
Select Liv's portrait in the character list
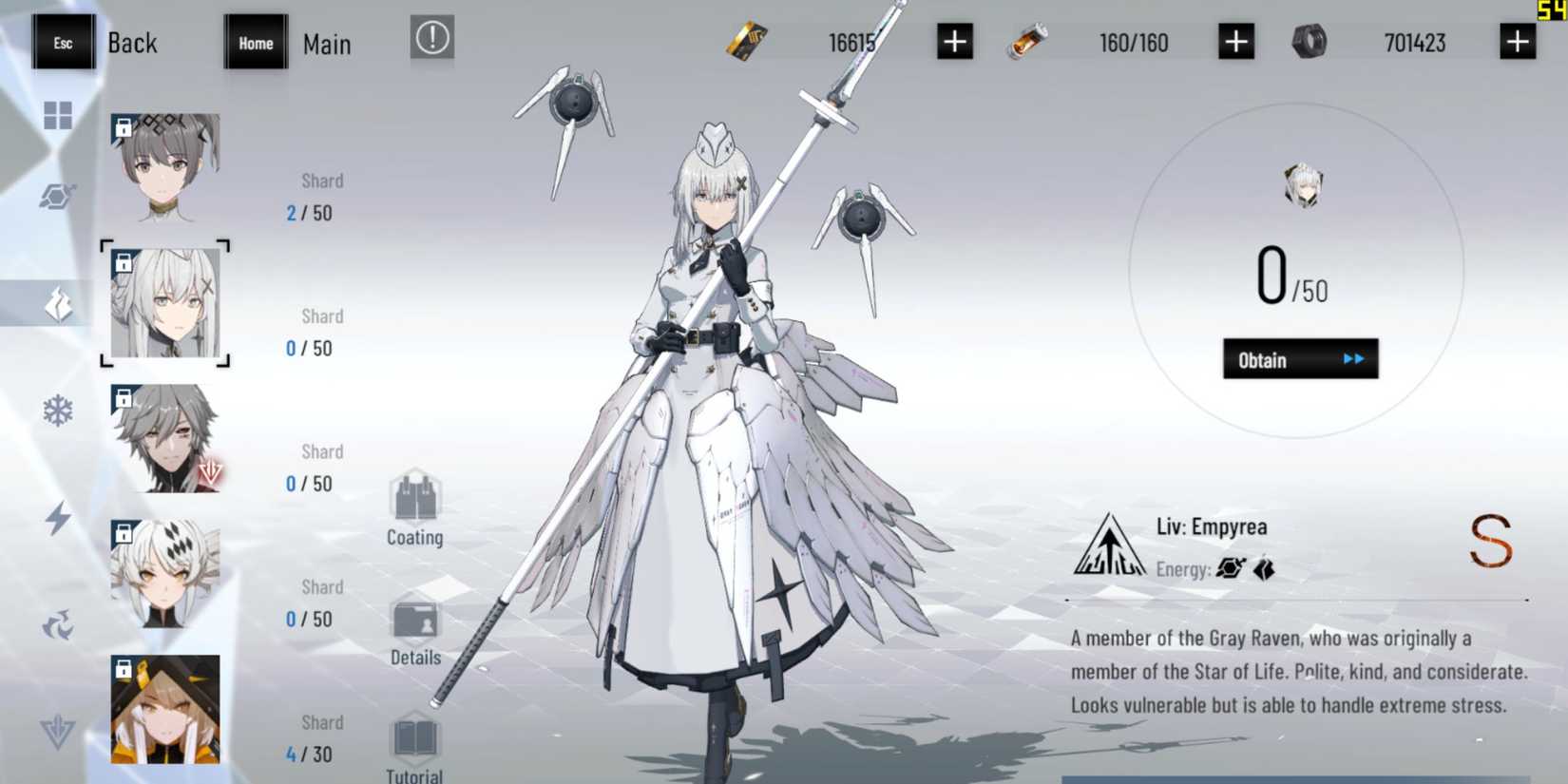coord(164,304)
